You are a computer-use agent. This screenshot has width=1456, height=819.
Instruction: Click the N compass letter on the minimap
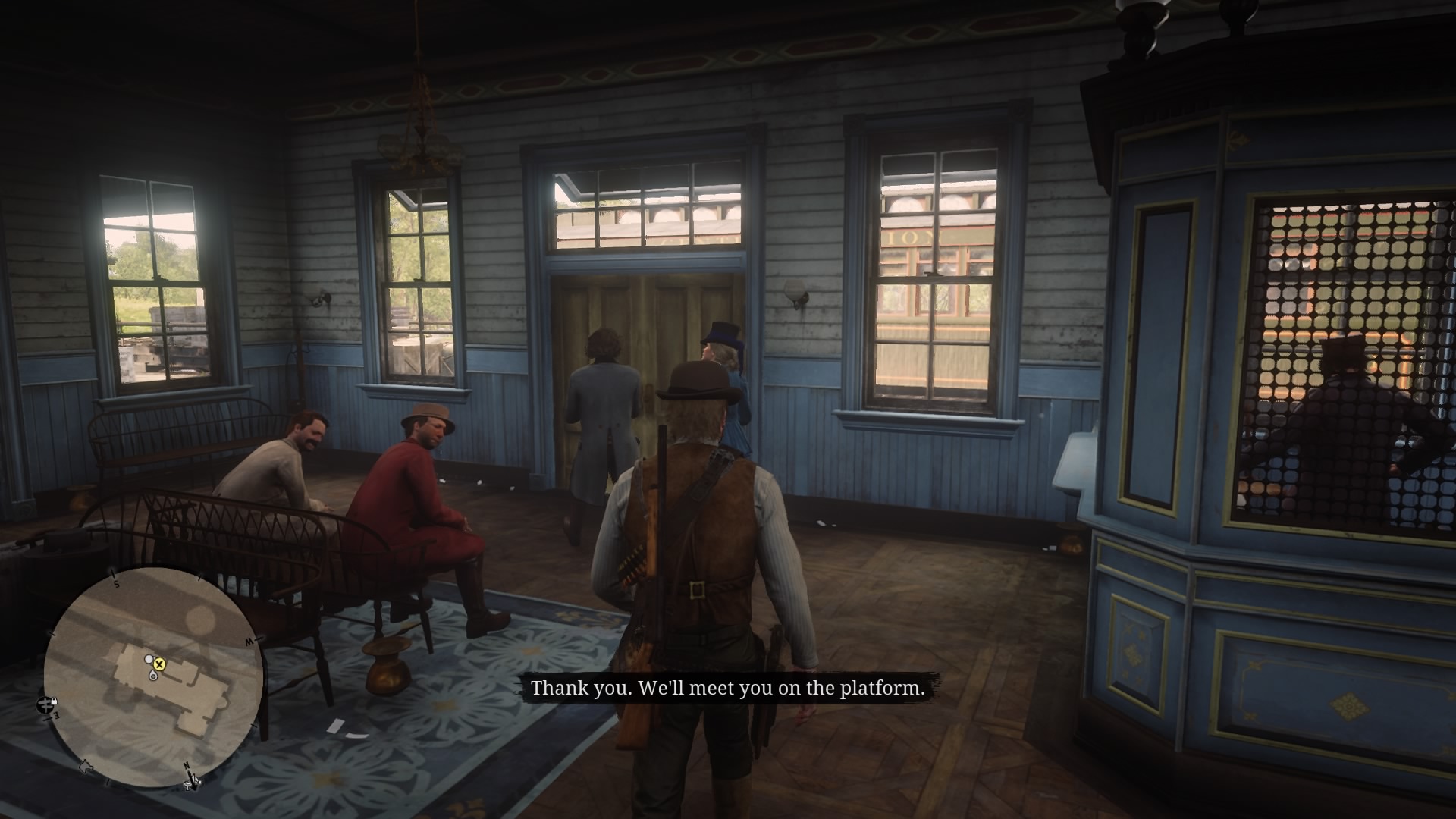(187, 765)
